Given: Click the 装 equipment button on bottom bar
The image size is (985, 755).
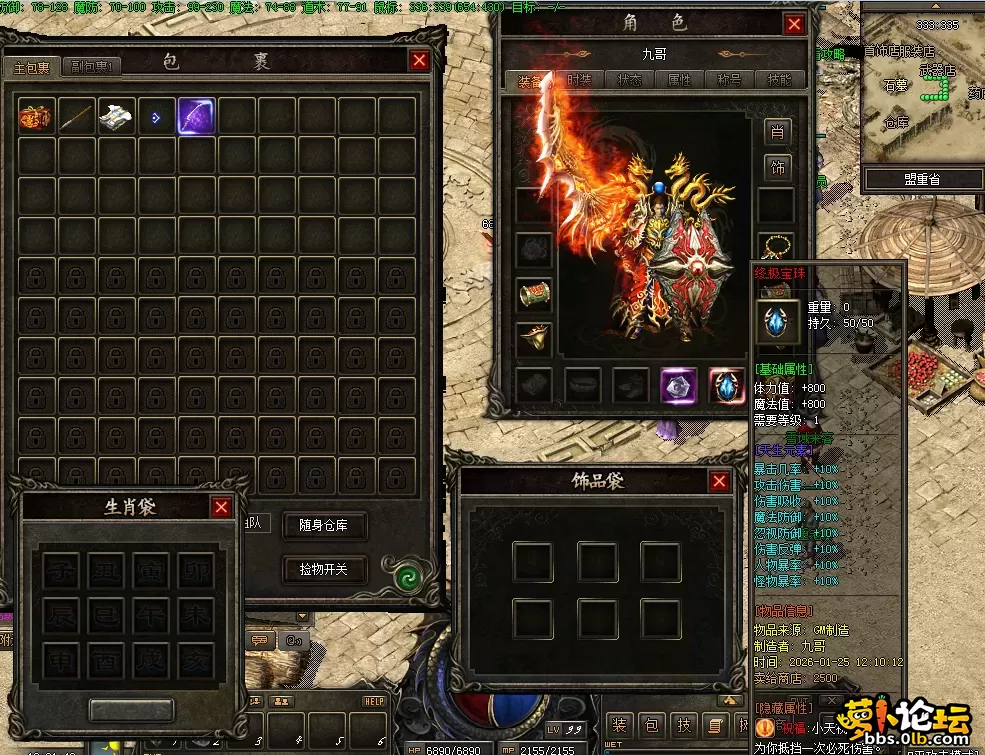Looking at the screenshot, I should [x=620, y=725].
